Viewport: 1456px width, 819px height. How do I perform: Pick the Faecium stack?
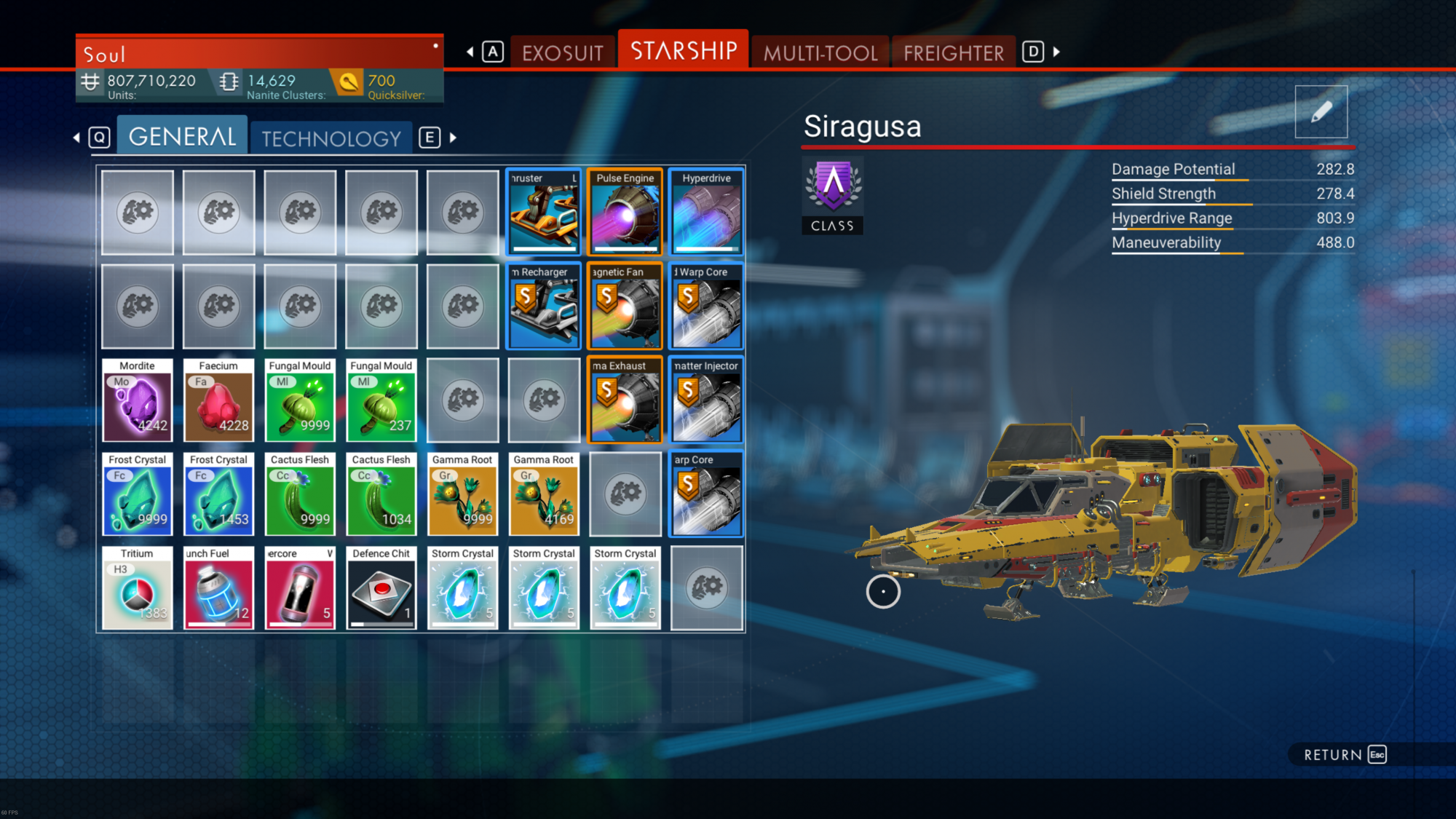(218, 400)
